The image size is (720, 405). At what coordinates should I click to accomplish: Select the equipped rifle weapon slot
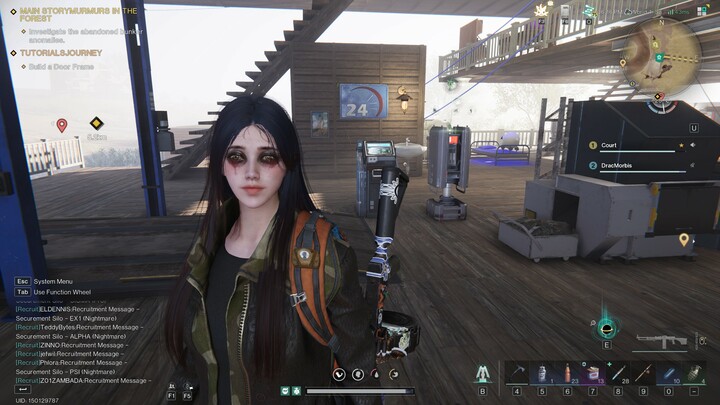coord(661,341)
